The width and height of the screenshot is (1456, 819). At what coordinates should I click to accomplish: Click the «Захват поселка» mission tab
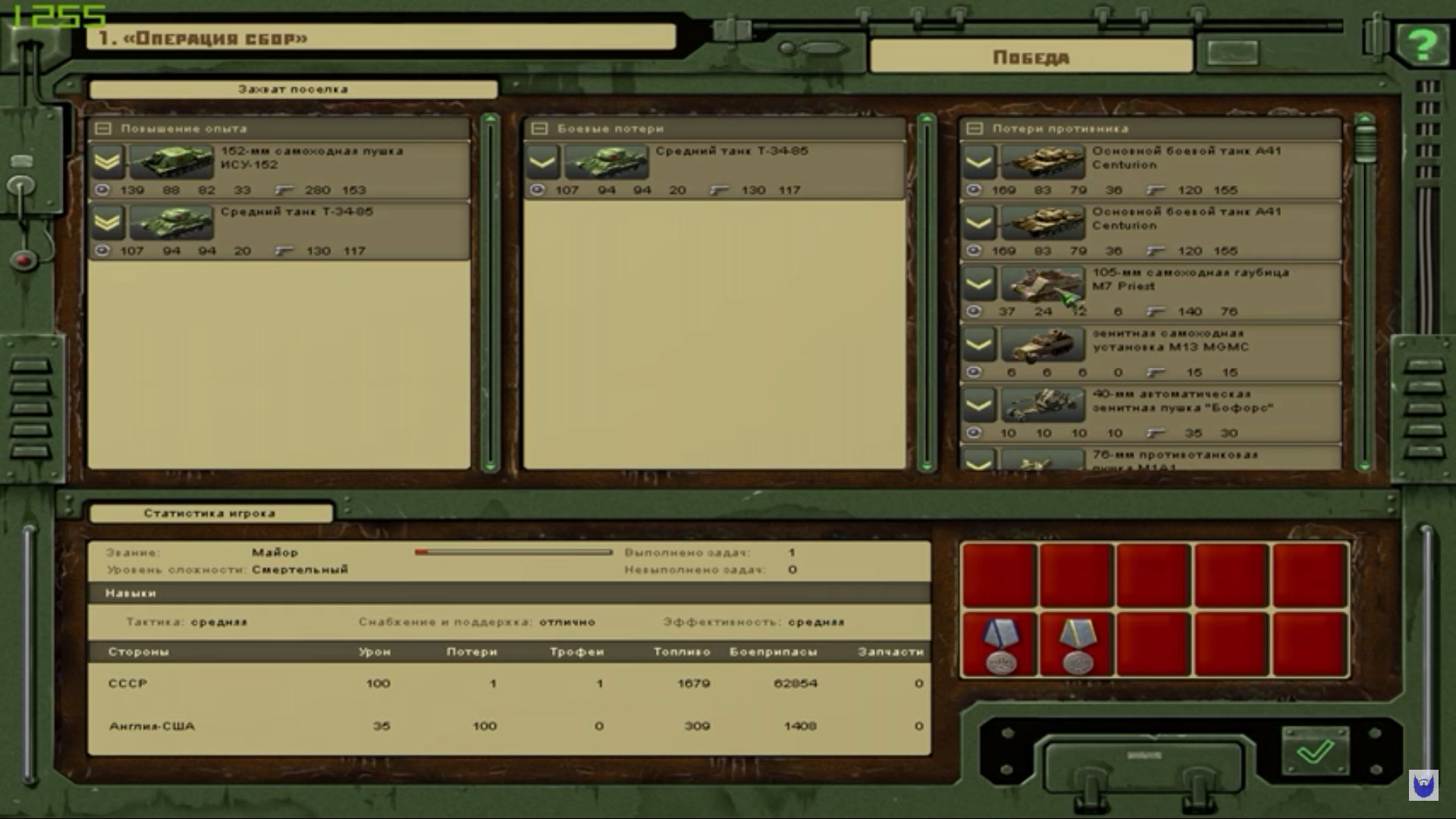[x=293, y=89]
